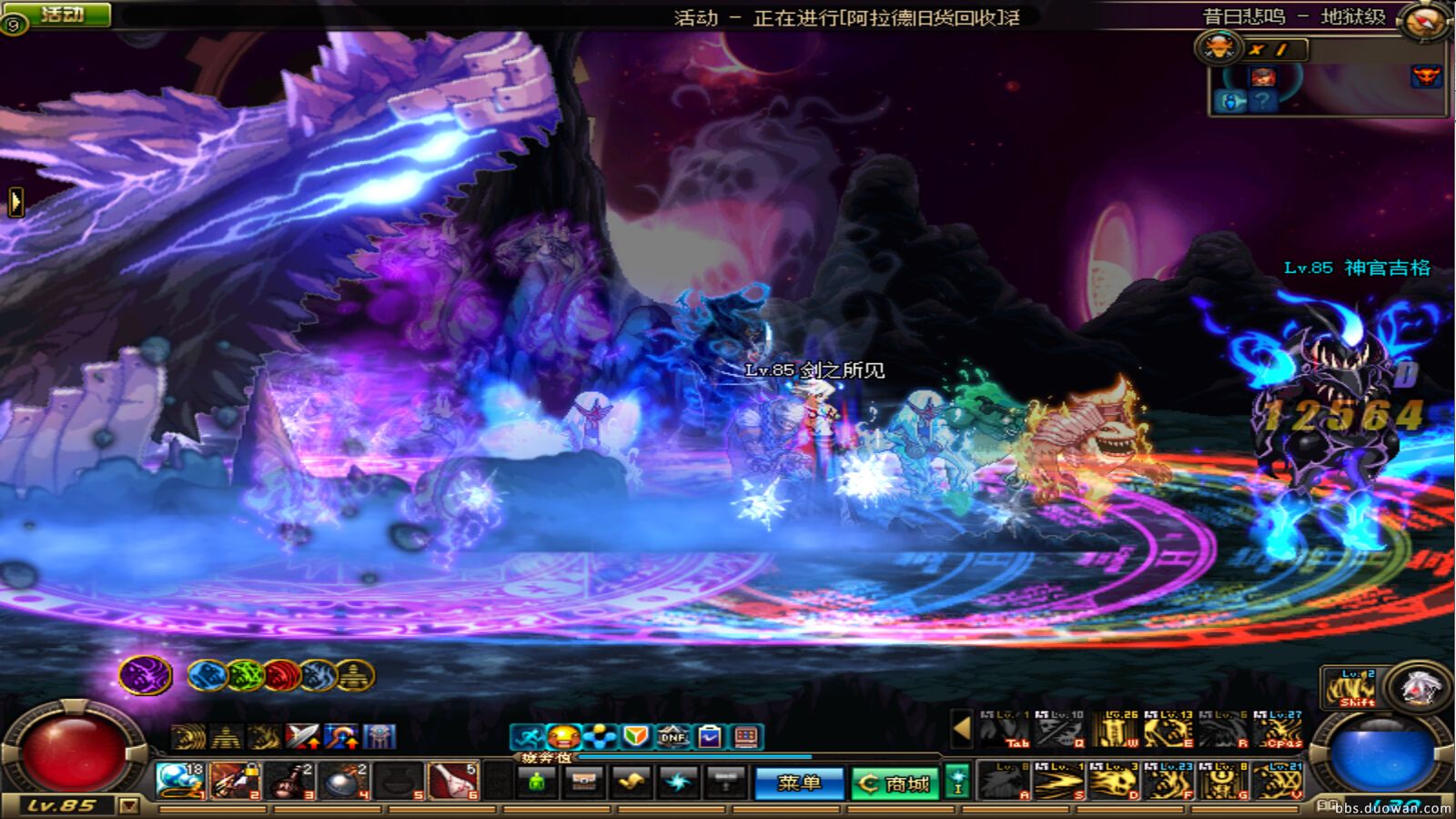This screenshot has height=819, width=1456.
Task: Click the unknown question mark room on minimap
Action: point(1262,101)
